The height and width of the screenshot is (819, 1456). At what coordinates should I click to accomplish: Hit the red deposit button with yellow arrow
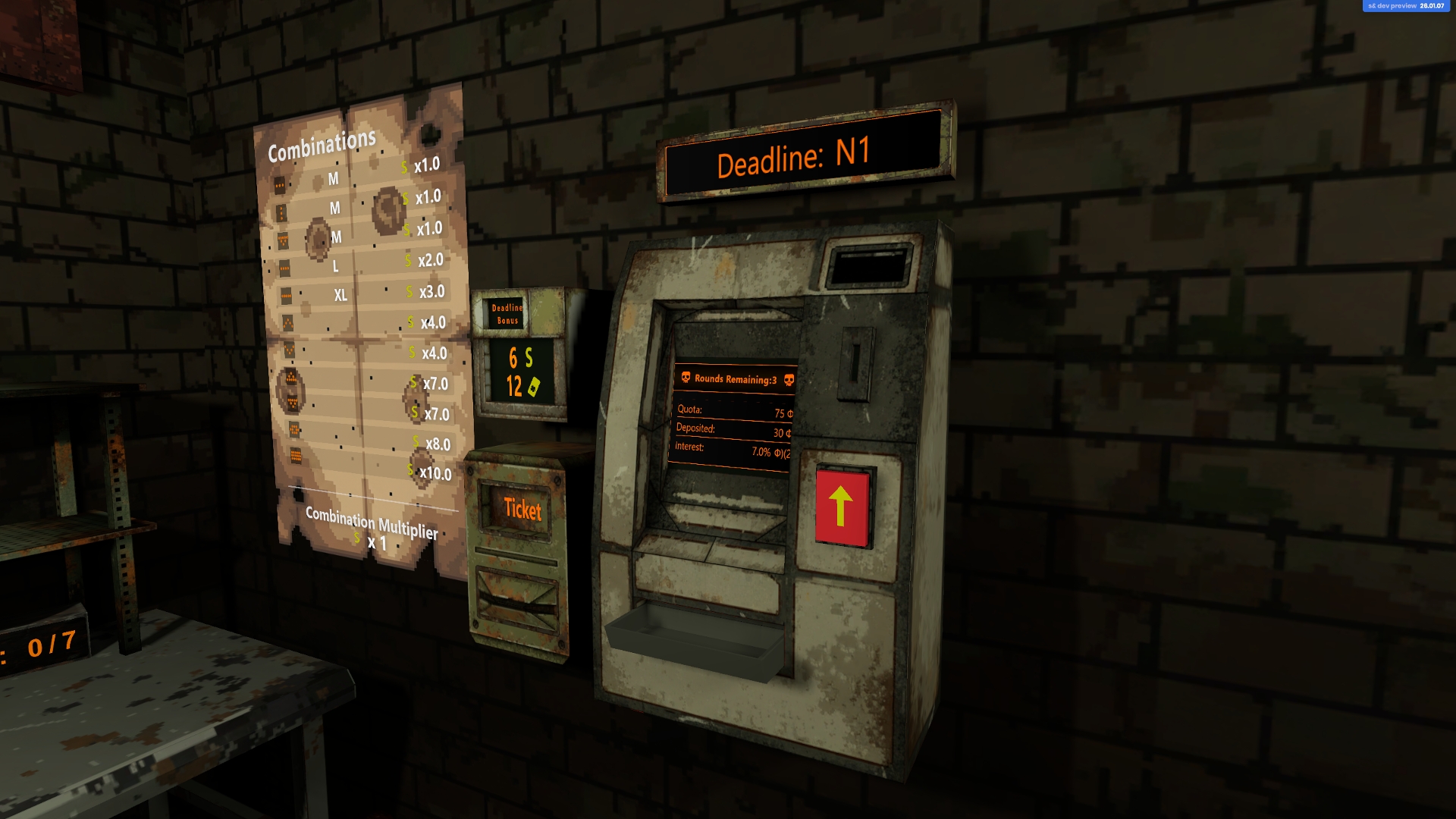841,507
